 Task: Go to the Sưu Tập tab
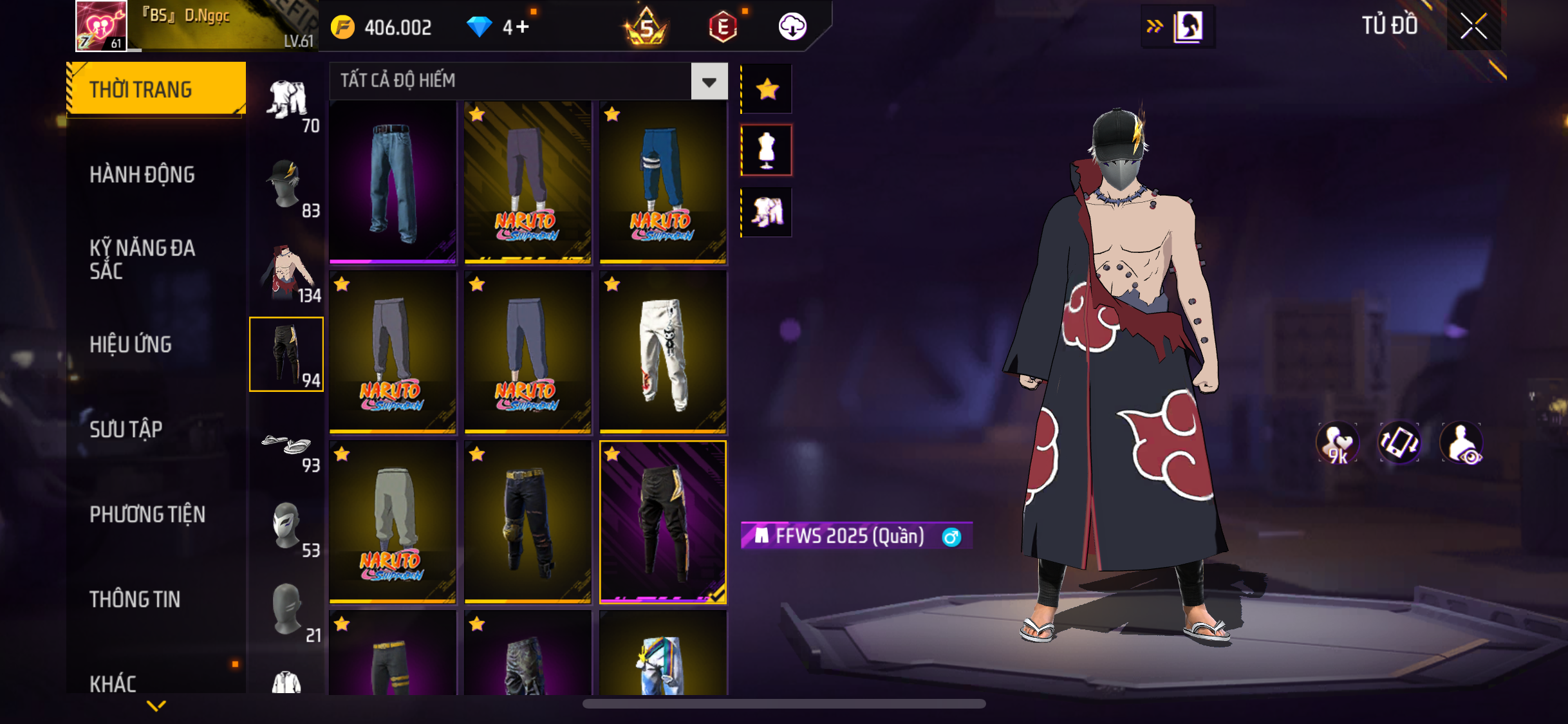[126, 429]
